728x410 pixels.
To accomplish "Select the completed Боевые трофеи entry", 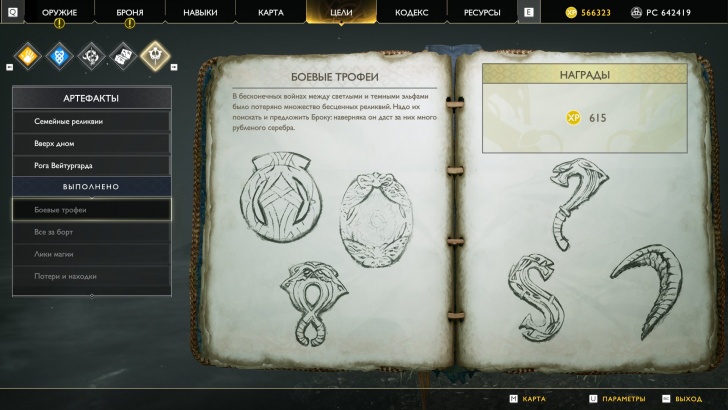I will (91, 210).
